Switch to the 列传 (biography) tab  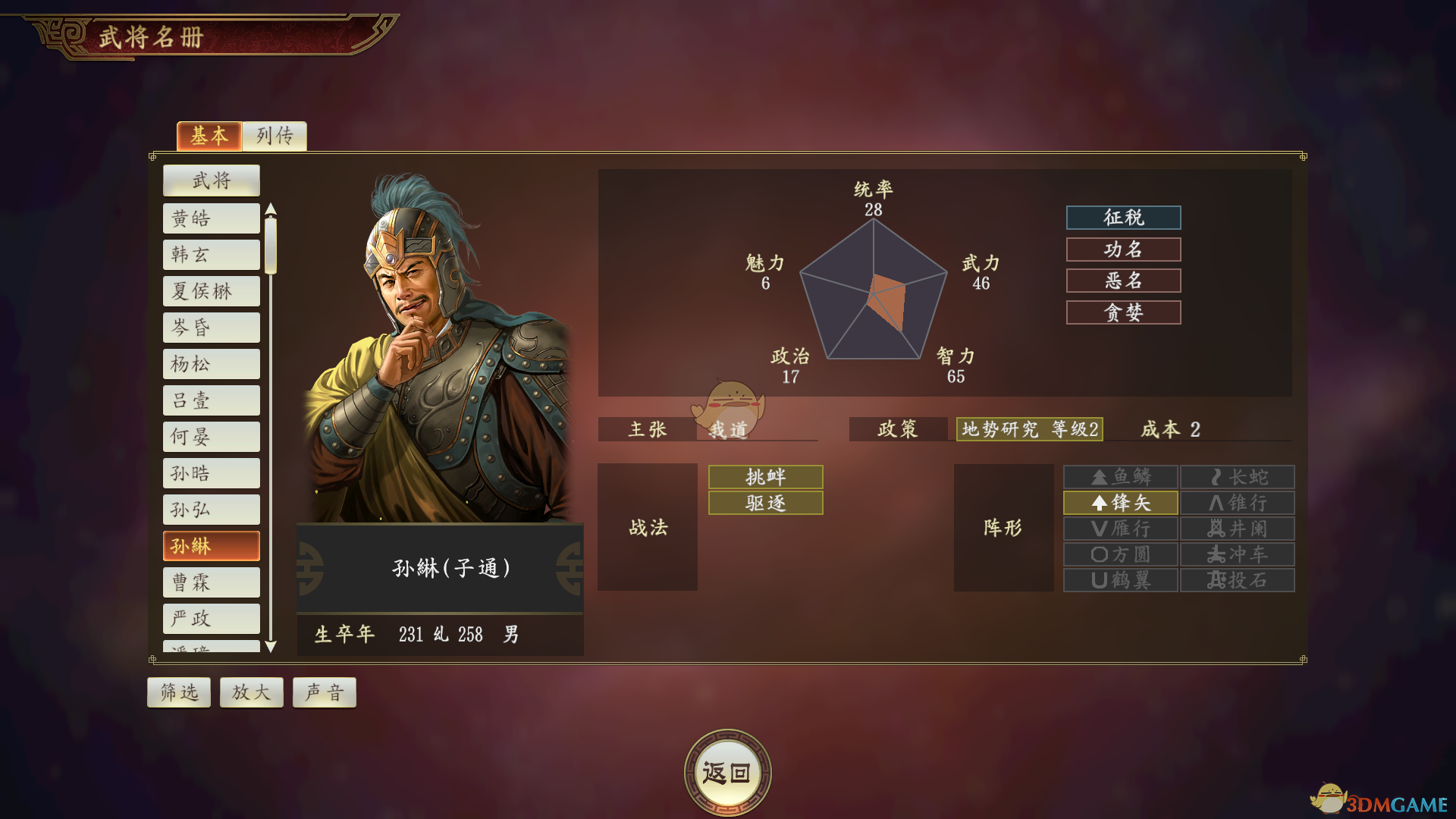tap(274, 136)
